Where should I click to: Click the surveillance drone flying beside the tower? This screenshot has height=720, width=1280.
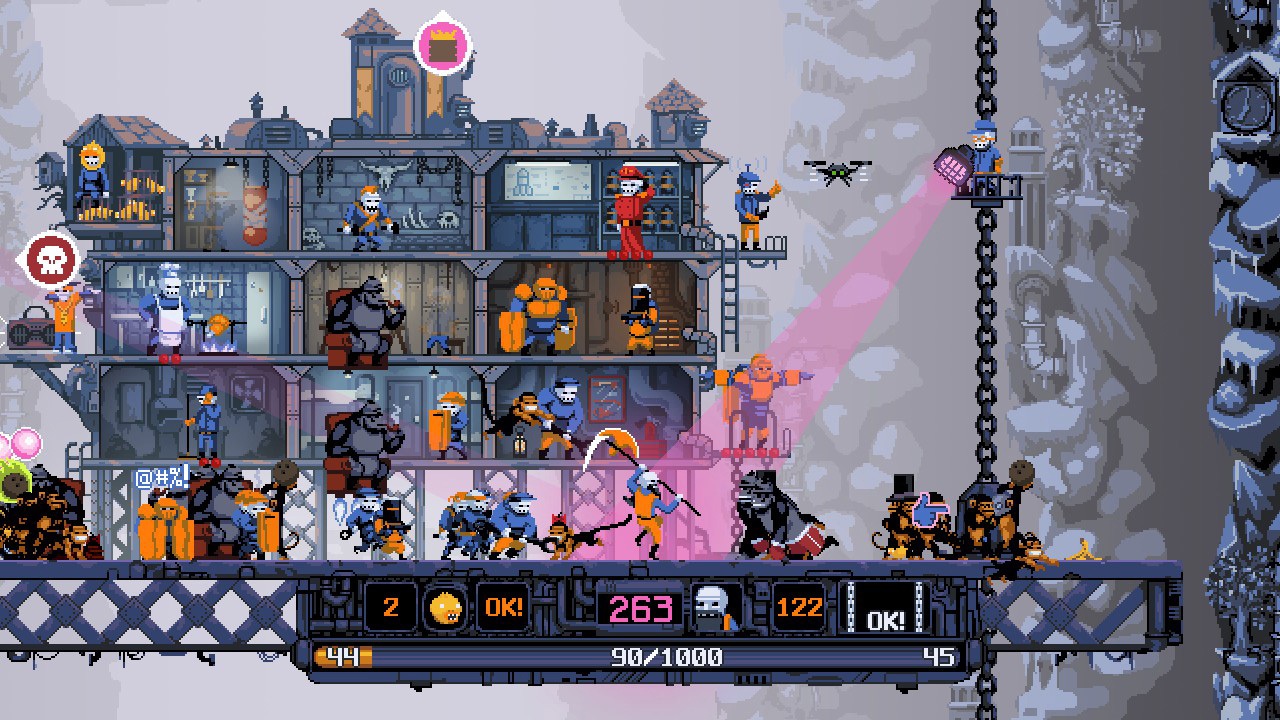pos(838,172)
